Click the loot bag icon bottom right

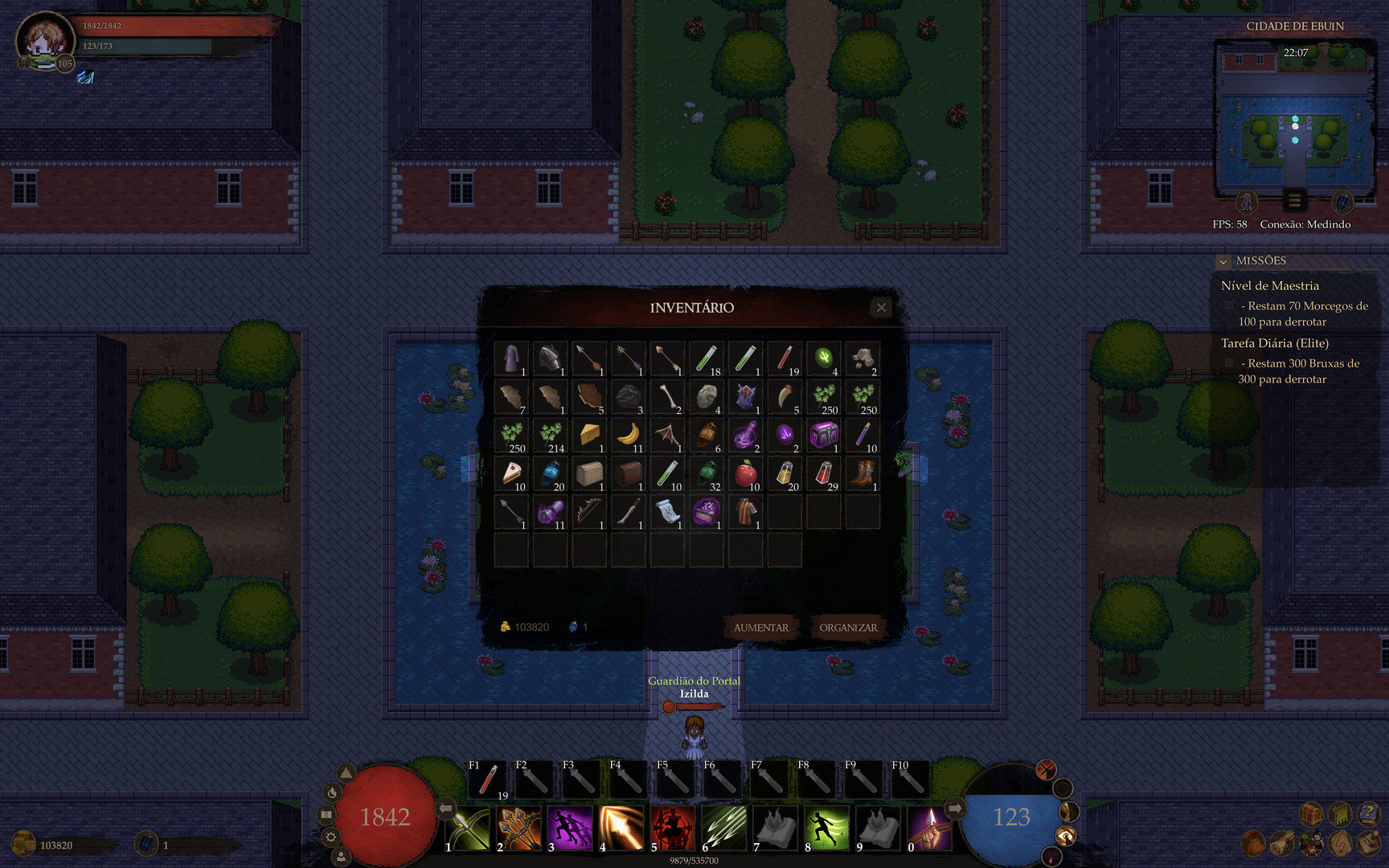click(1252, 842)
